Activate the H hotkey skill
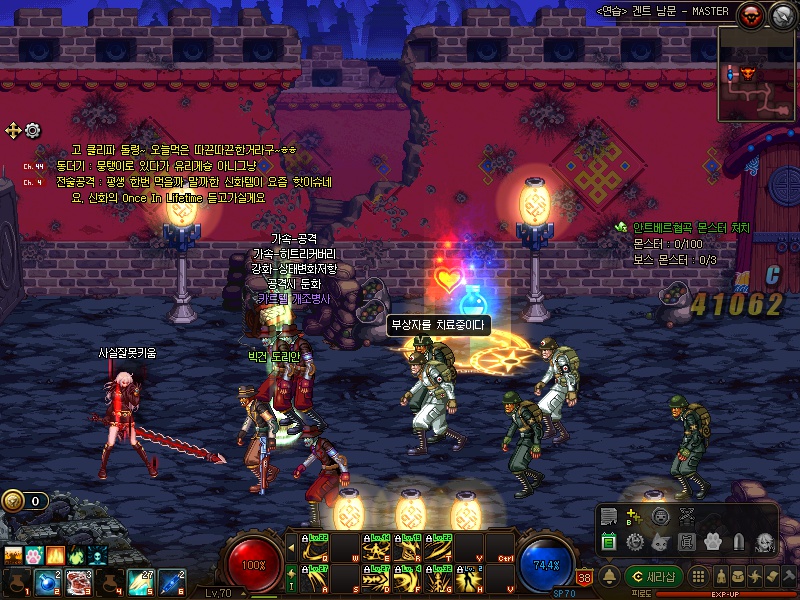Screen dimensions: 800x600 (x=469, y=577)
